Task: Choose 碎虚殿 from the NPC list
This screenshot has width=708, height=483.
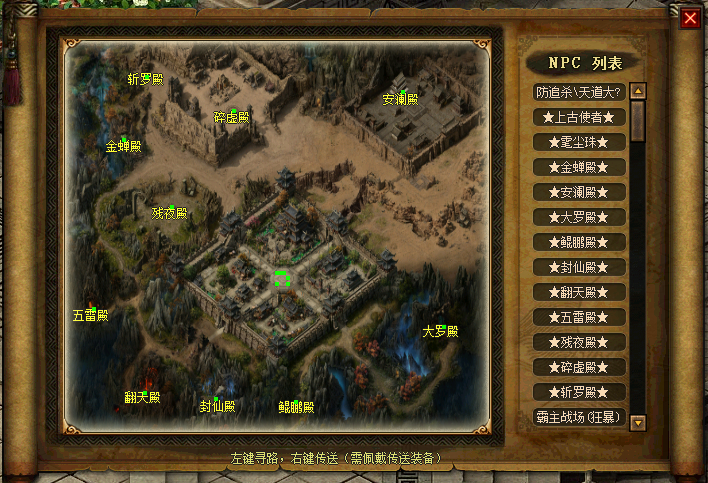Action: tap(578, 367)
